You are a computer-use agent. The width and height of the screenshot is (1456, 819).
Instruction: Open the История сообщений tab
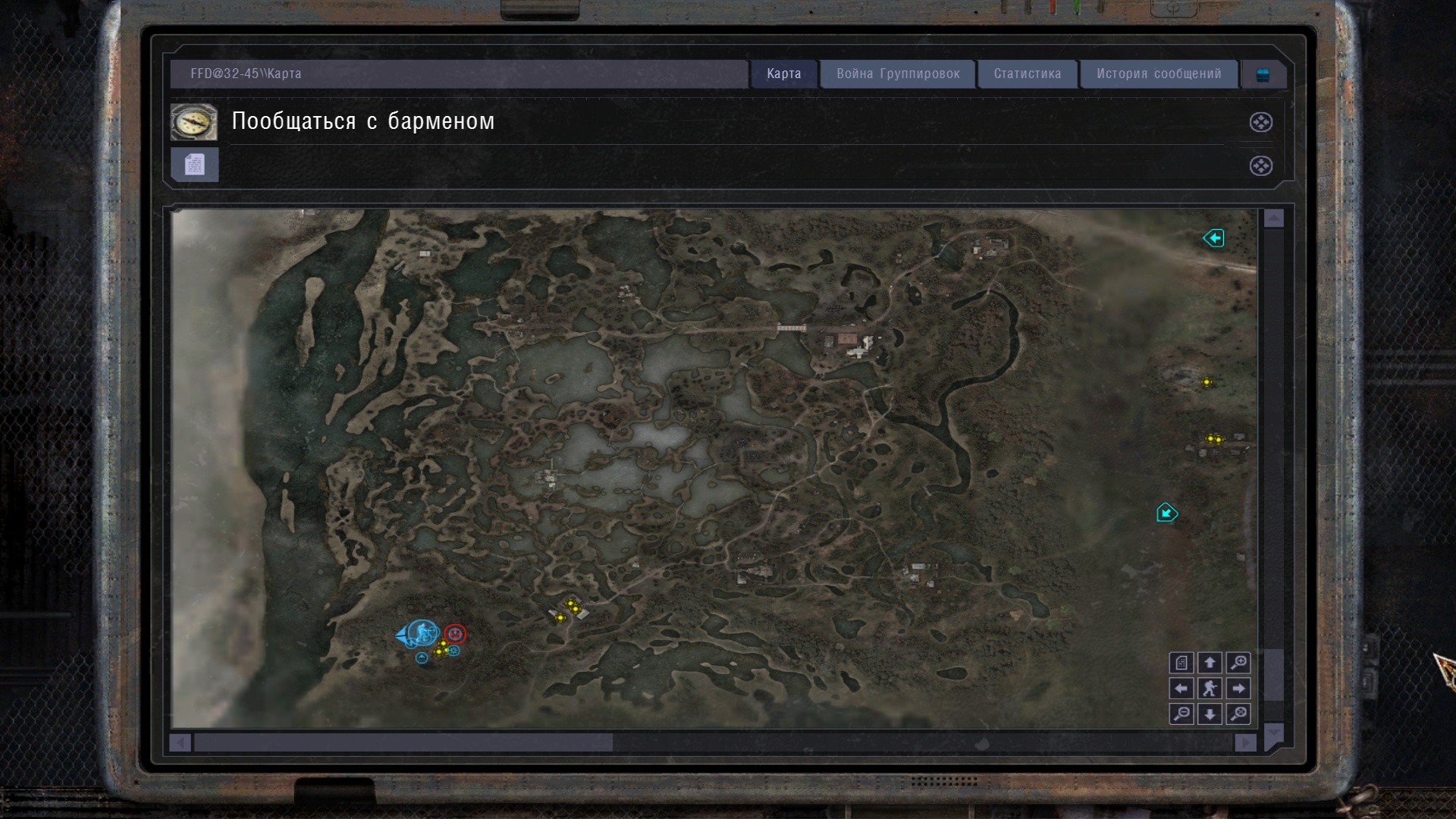(1158, 74)
